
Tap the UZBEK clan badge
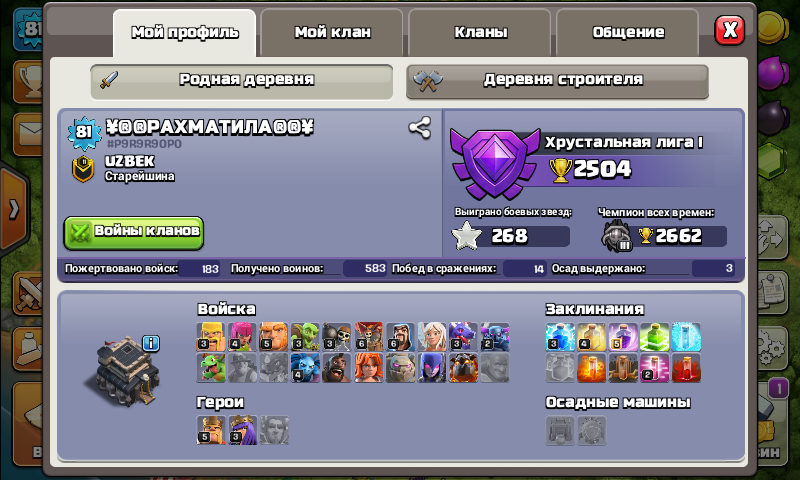pos(84,169)
